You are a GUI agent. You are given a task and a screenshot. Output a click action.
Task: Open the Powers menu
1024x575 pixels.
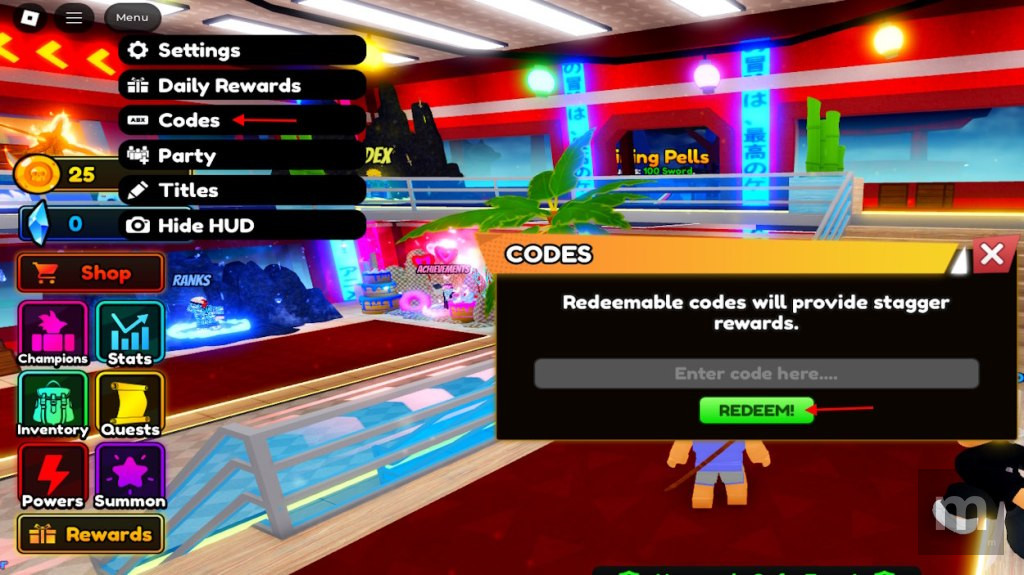click(53, 476)
